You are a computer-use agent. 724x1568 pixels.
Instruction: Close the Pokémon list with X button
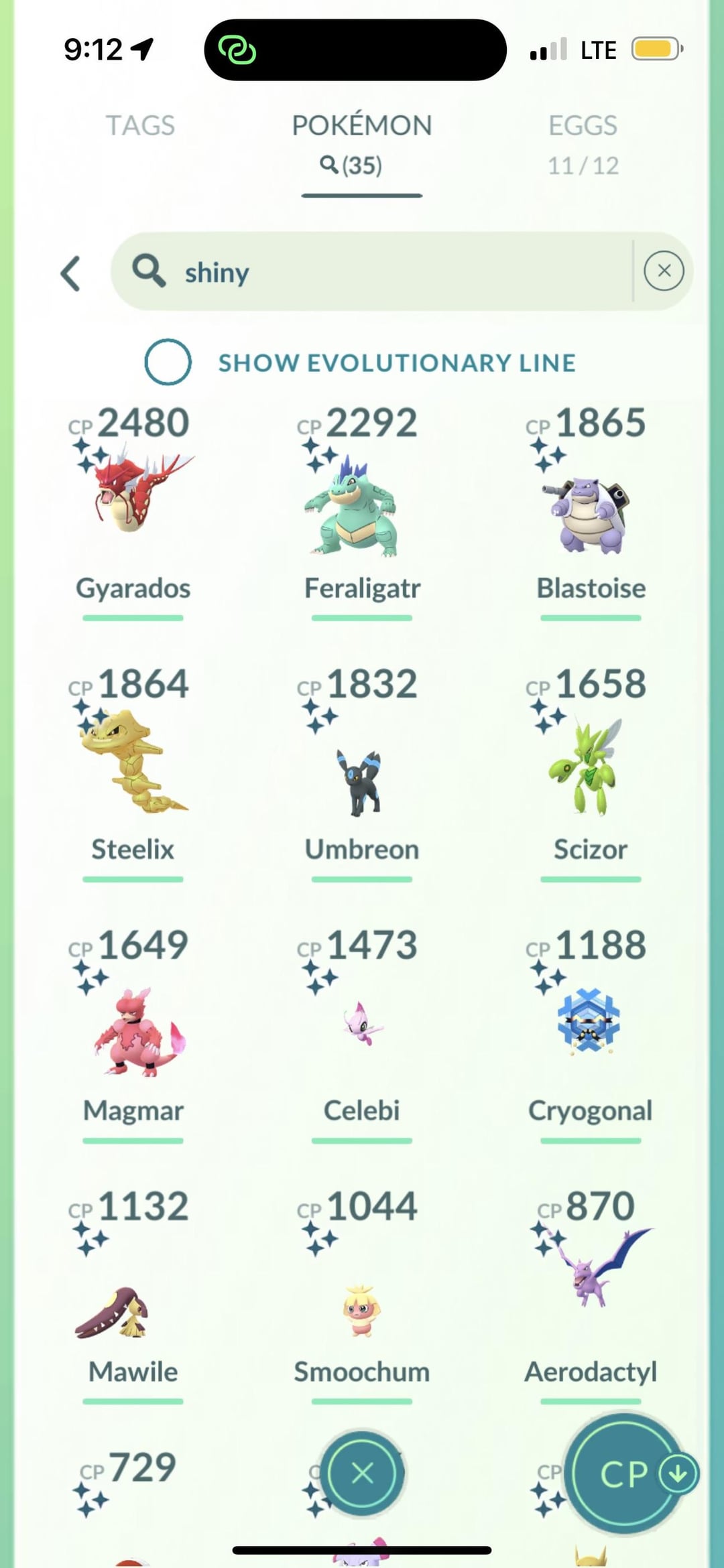pos(362,1473)
